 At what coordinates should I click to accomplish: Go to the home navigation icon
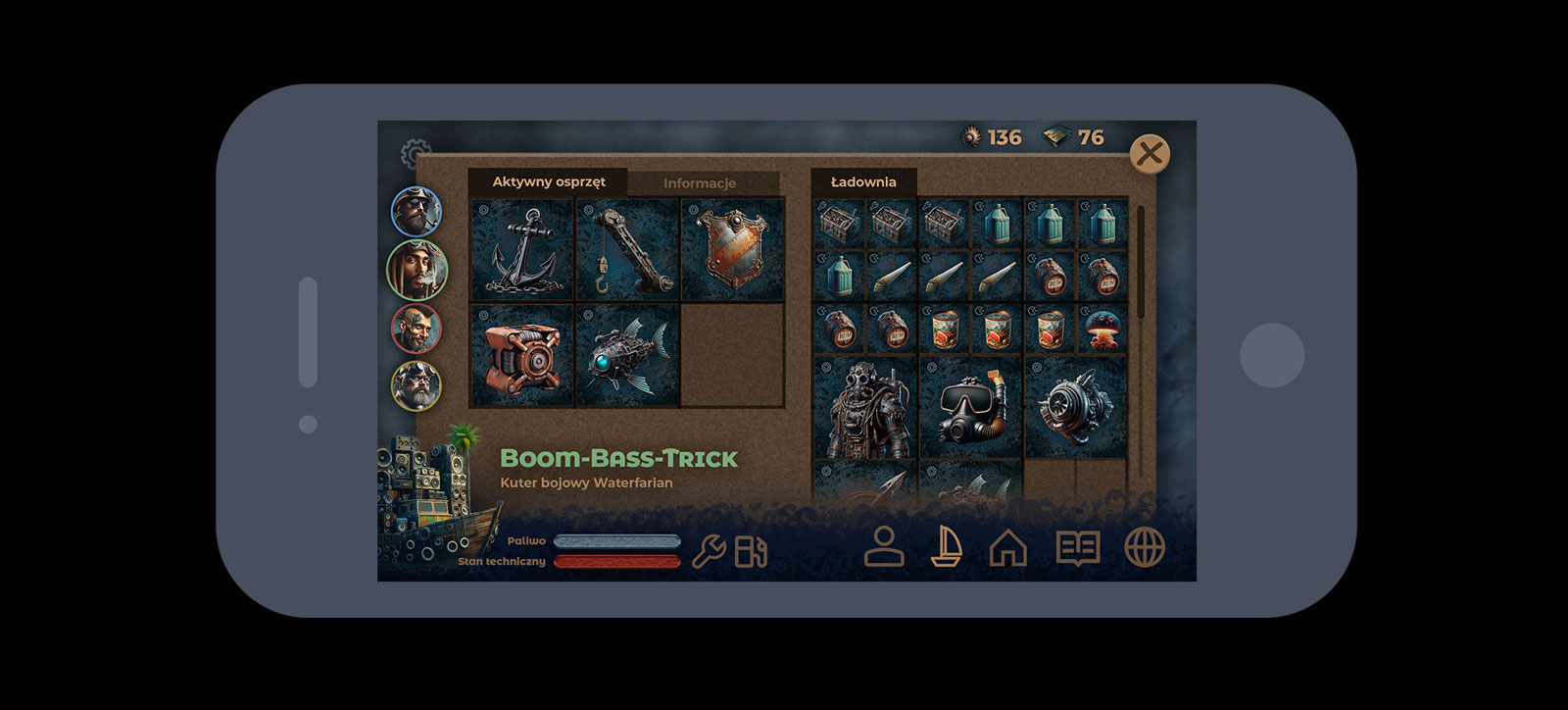[x=1008, y=547]
